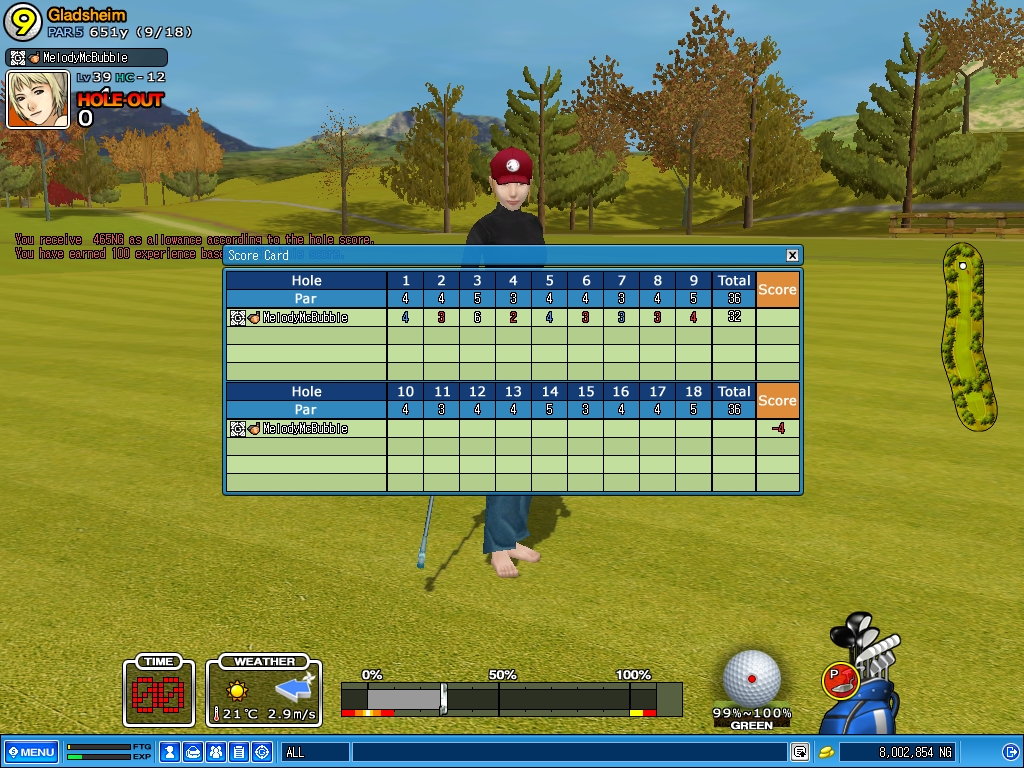Click the shot power gauge bar
1024x768 pixels.
click(x=510, y=698)
